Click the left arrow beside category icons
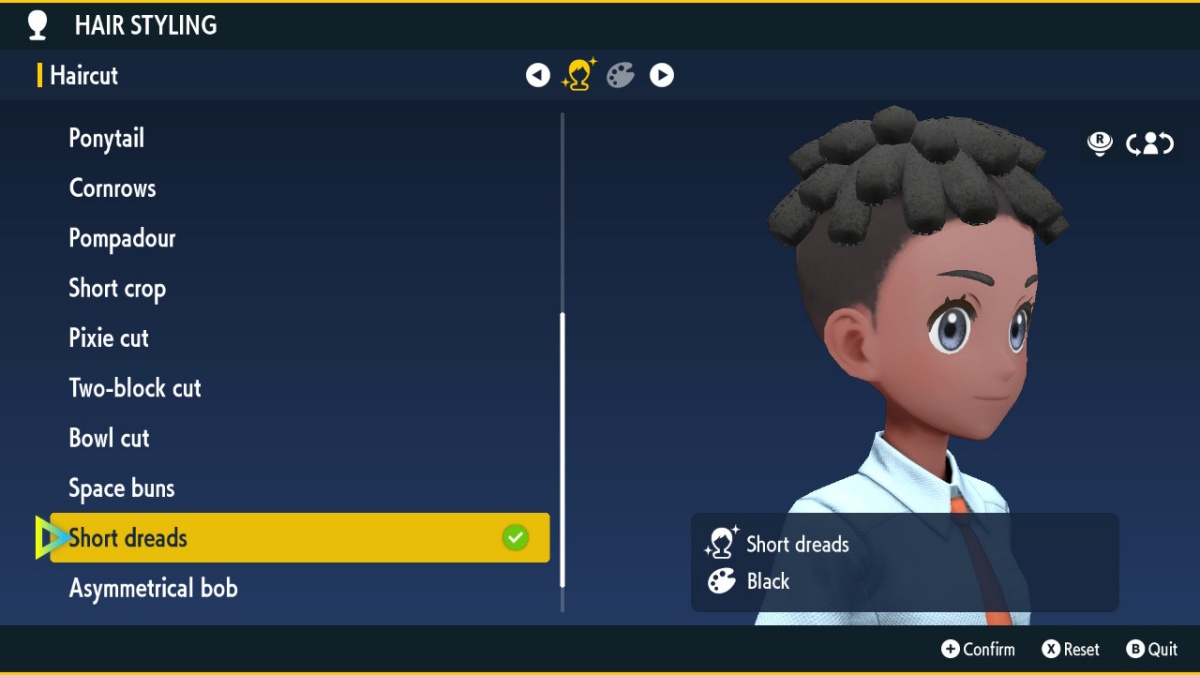The width and height of the screenshot is (1200, 675). click(538, 75)
